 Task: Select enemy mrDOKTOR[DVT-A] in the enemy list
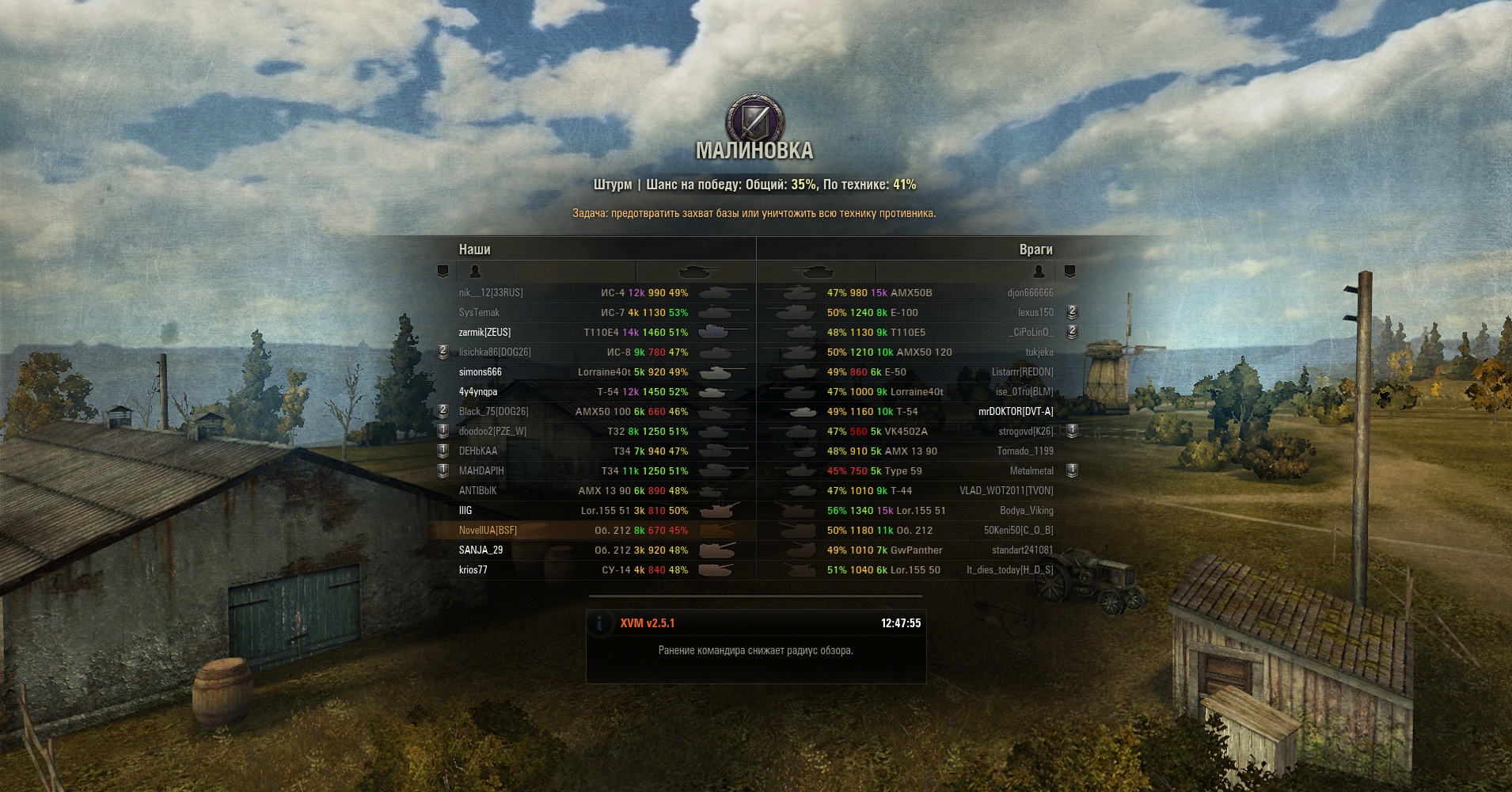[x=1016, y=412]
